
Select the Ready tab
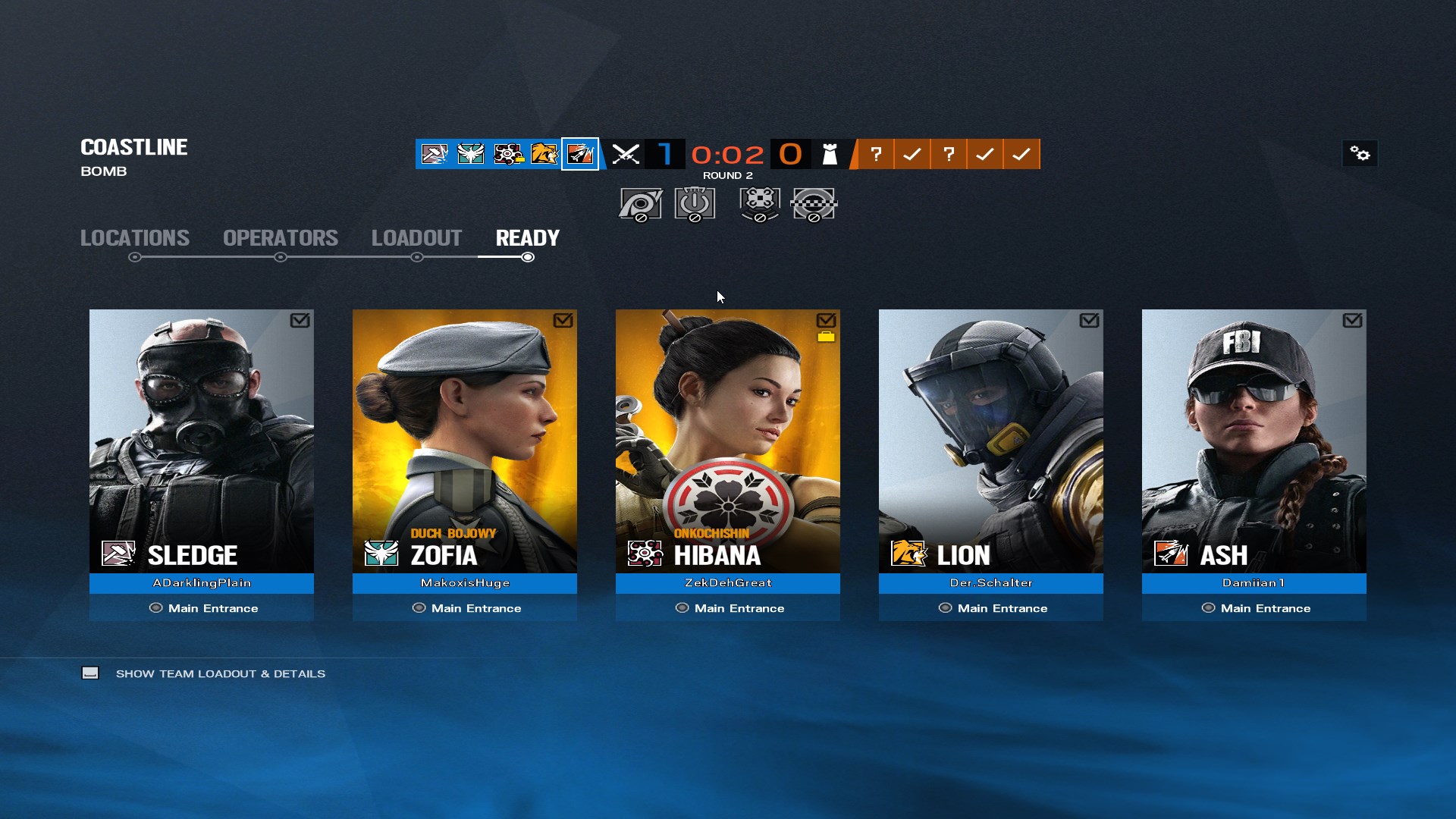click(527, 238)
